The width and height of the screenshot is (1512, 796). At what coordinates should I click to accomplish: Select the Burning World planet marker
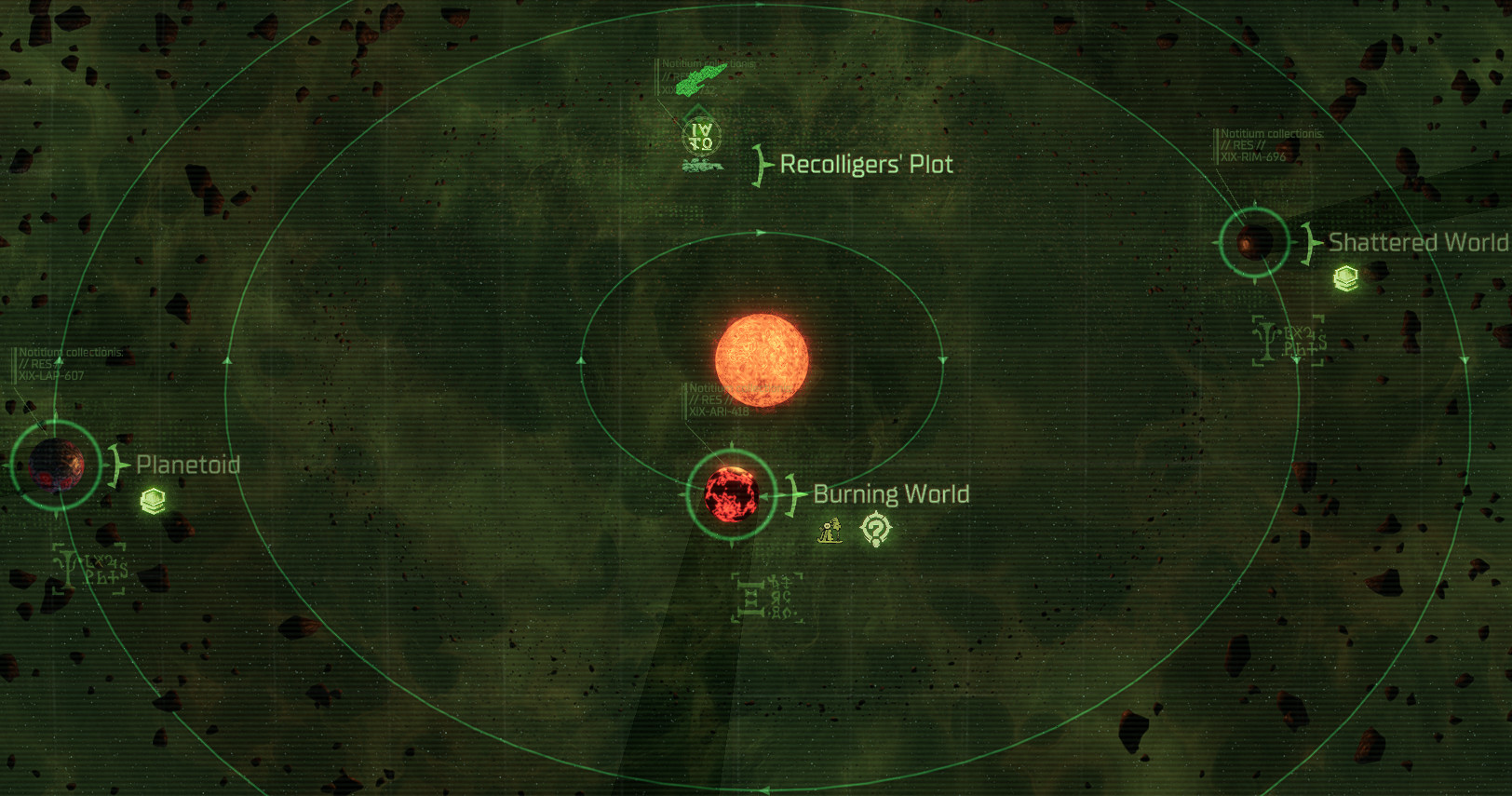[x=731, y=495]
